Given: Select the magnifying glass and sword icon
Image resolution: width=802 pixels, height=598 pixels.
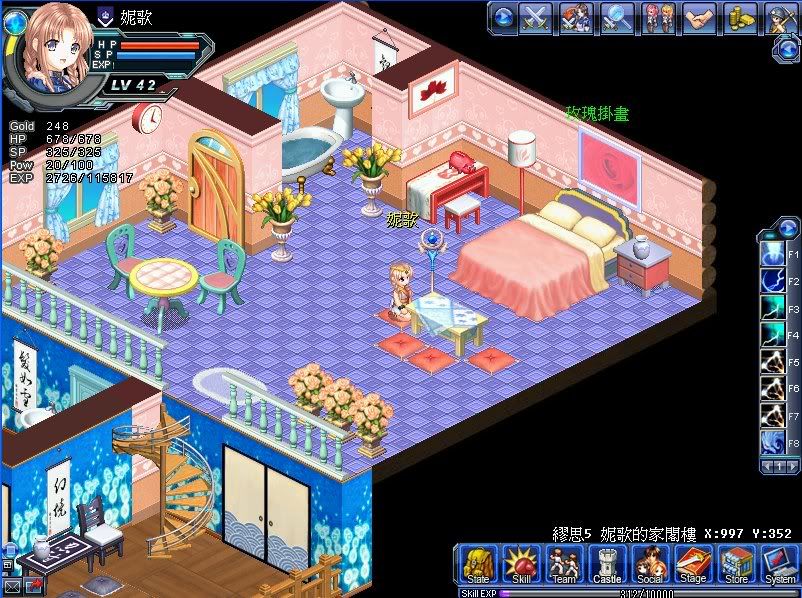Looking at the screenshot, I should click(617, 17).
